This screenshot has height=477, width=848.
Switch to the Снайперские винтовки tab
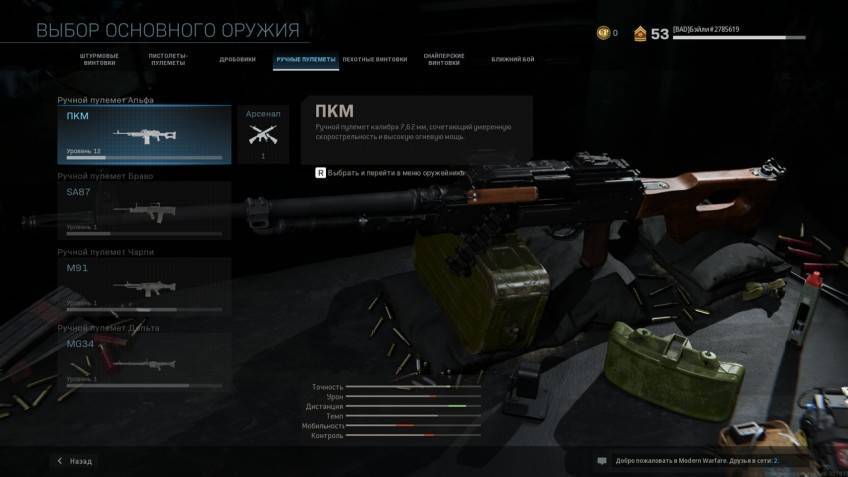(444, 60)
